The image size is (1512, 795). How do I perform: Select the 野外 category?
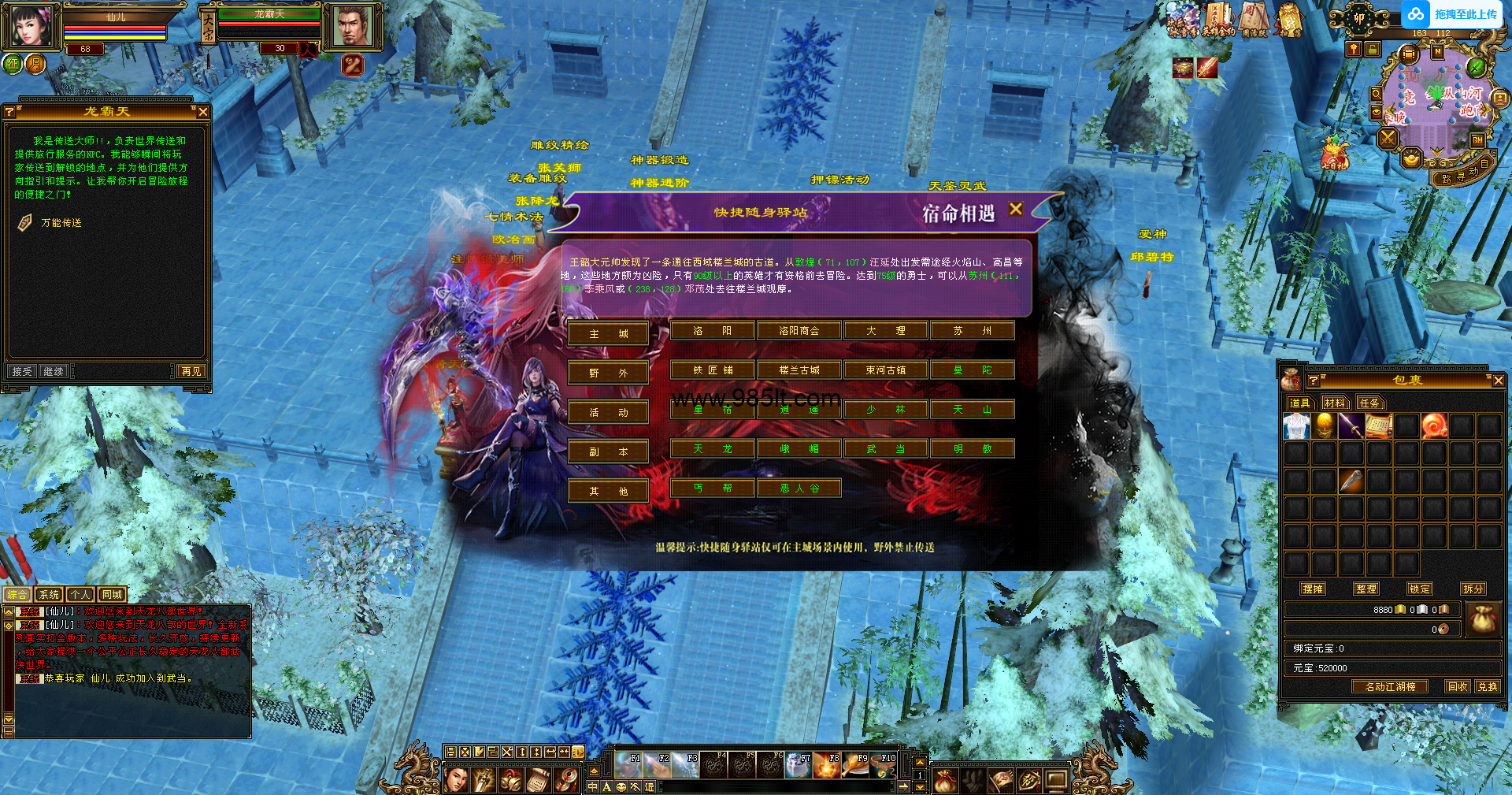pyautogui.click(x=608, y=373)
